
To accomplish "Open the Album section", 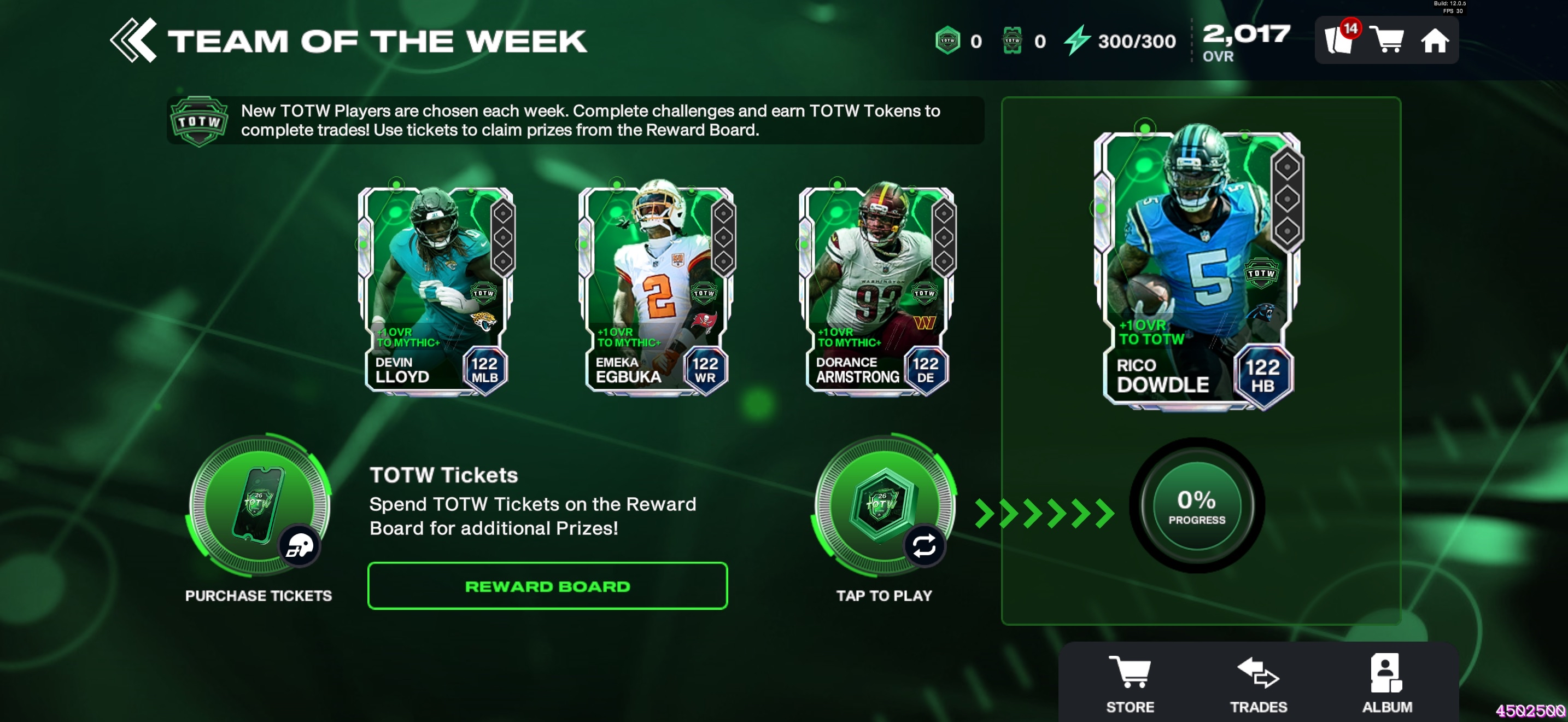I will tap(1386, 683).
